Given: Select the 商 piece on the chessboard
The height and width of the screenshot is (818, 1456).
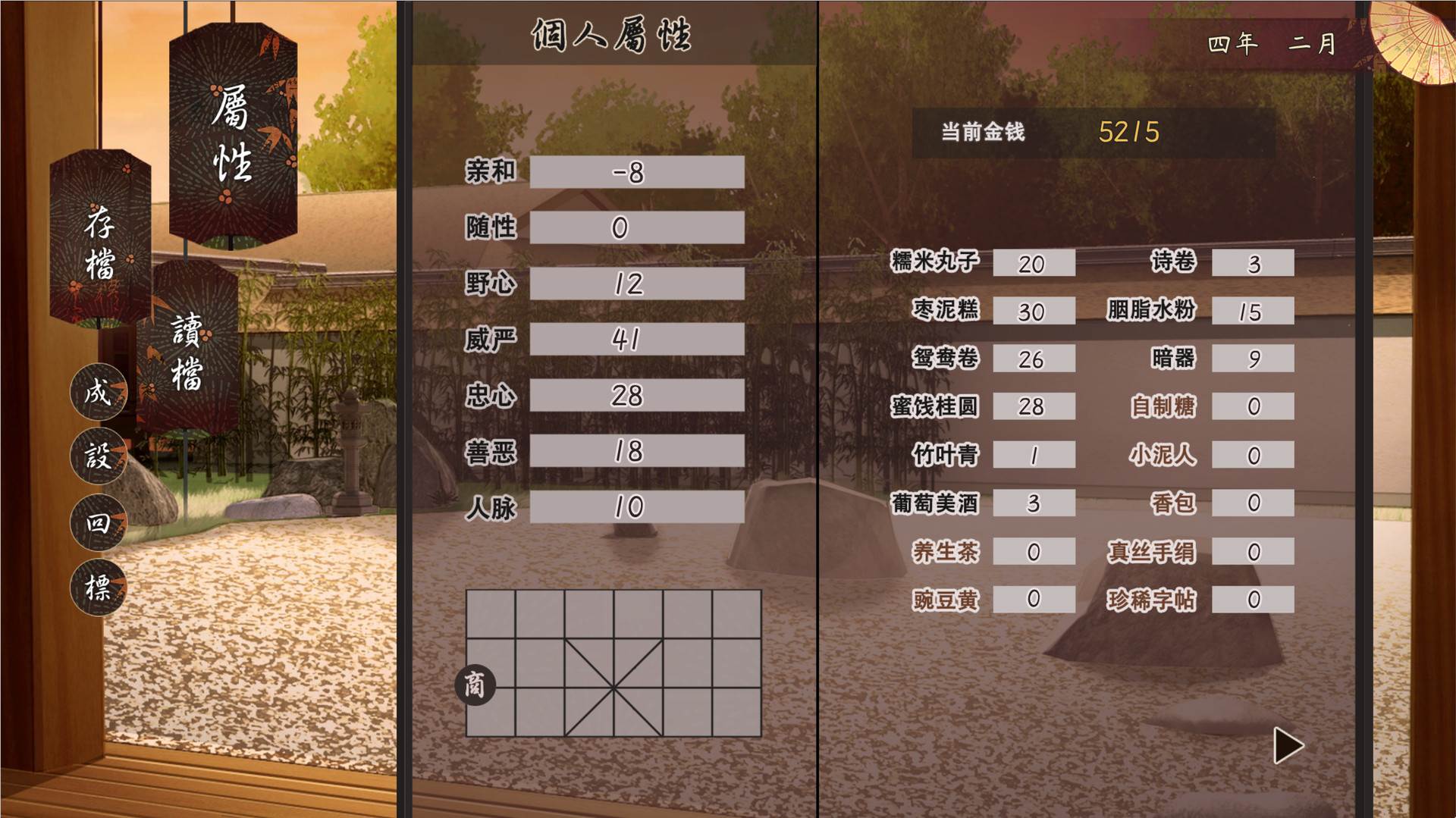Looking at the screenshot, I should click(x=478, y=685).
